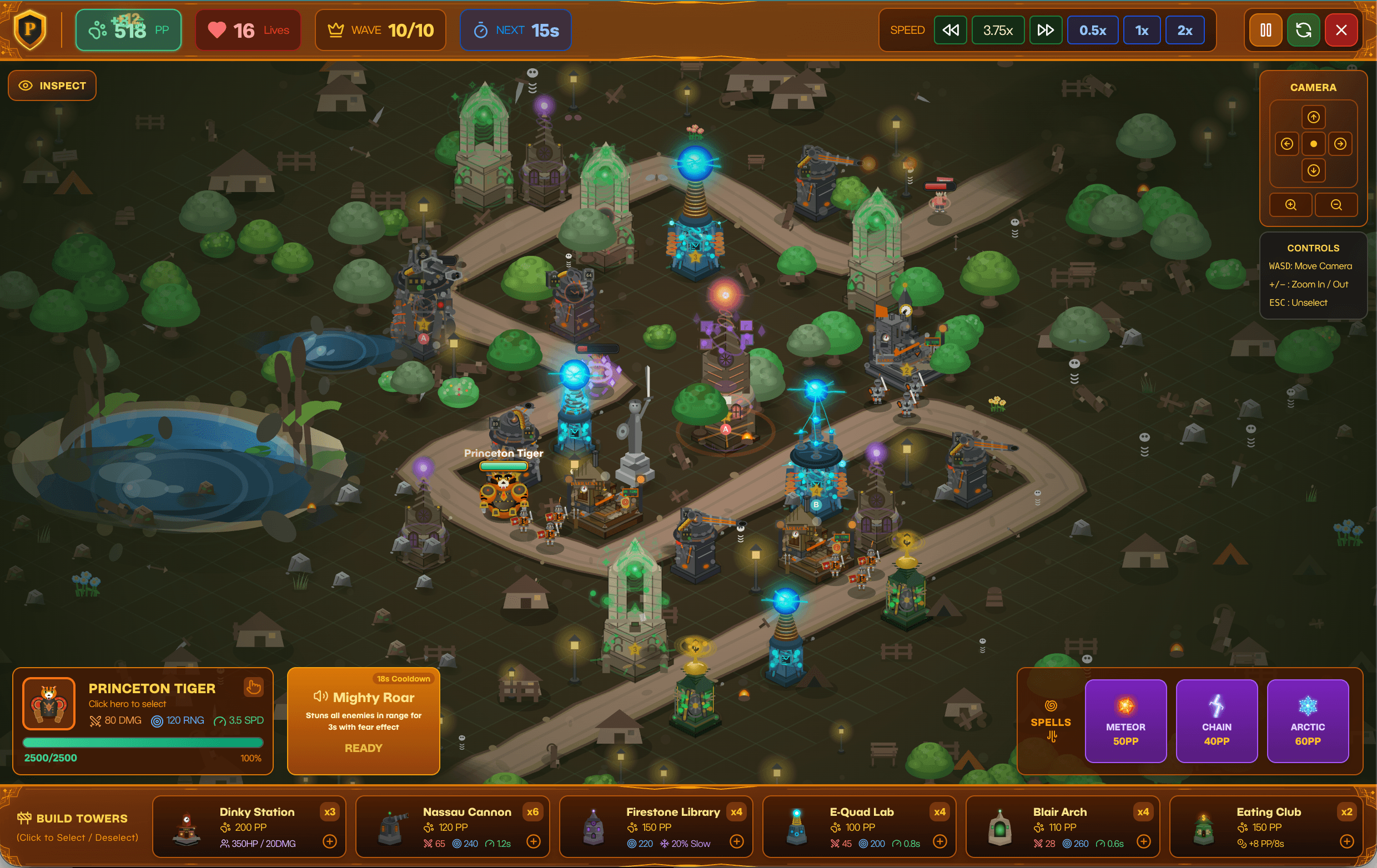Use the Mighty Roar hero ability
The width and height of the screenshot is (1377, 868).
363,721
